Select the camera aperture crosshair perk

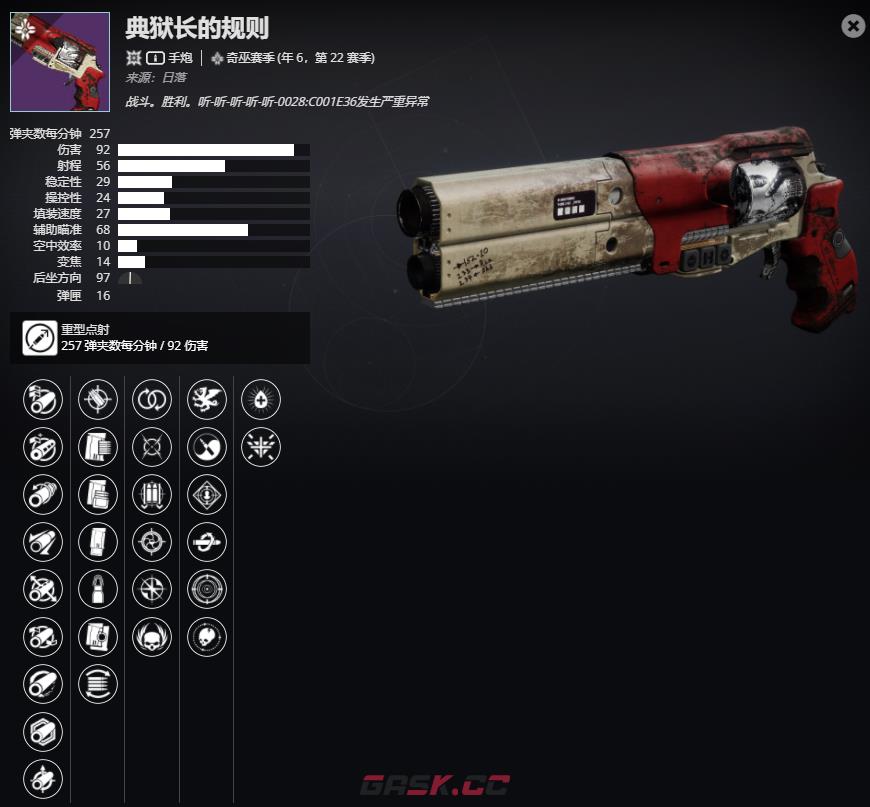(x=152, y=542)
